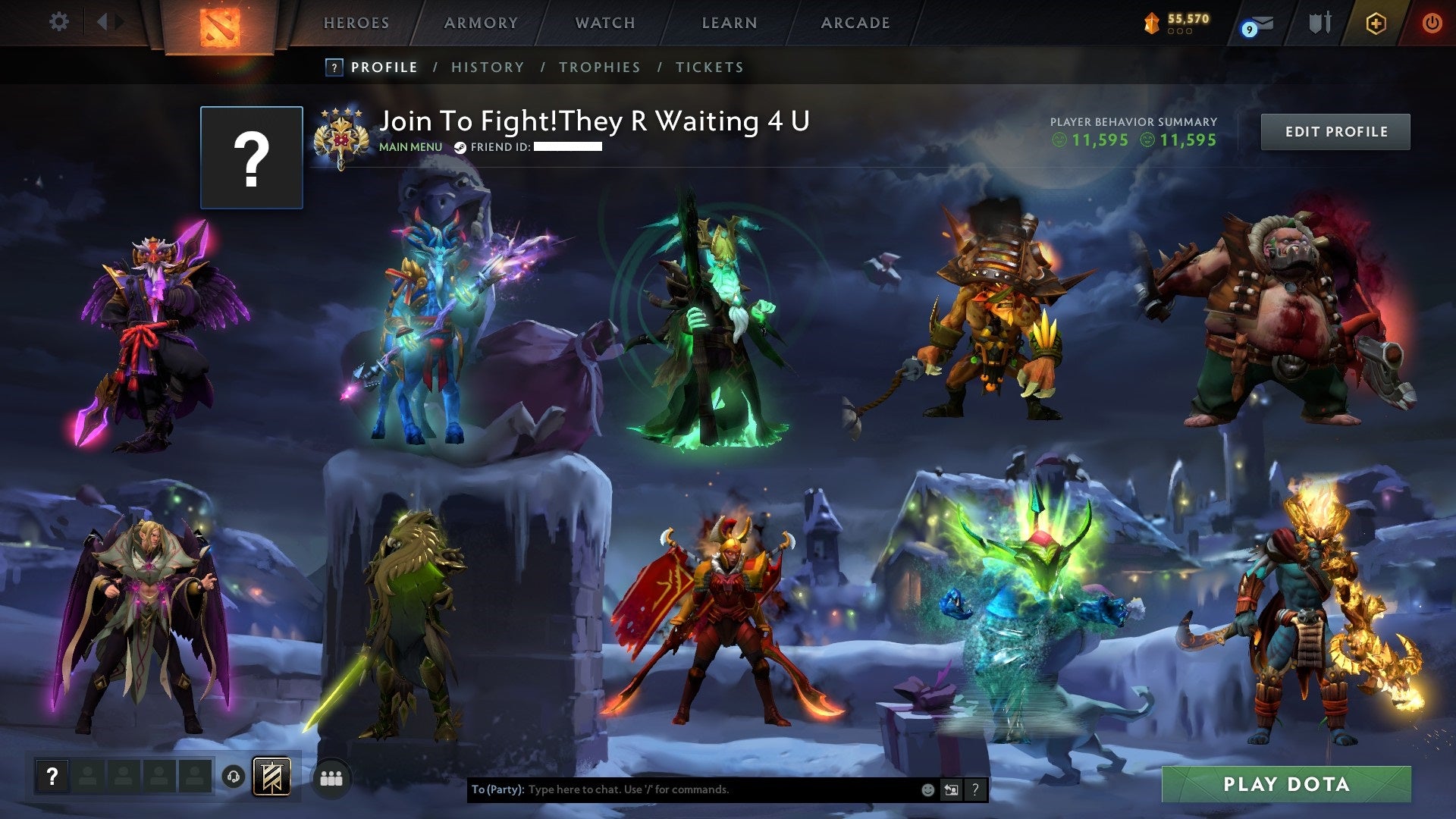1456x819 pixels.
Task: Open the friends list people icon
Action: pyautogui.click(x=331, y=777)
